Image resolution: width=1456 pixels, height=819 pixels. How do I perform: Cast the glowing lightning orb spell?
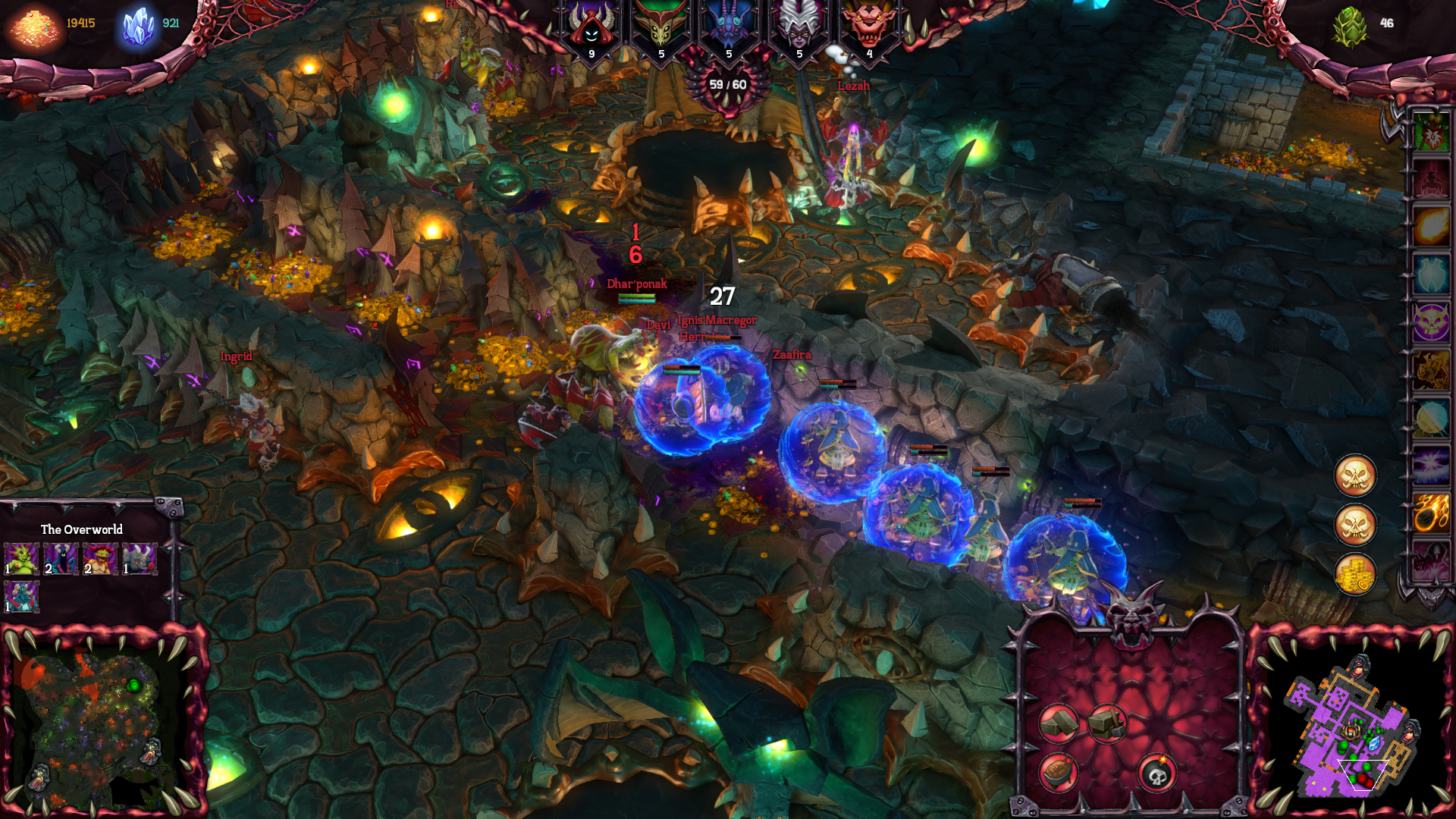[x=1431, y=418]
